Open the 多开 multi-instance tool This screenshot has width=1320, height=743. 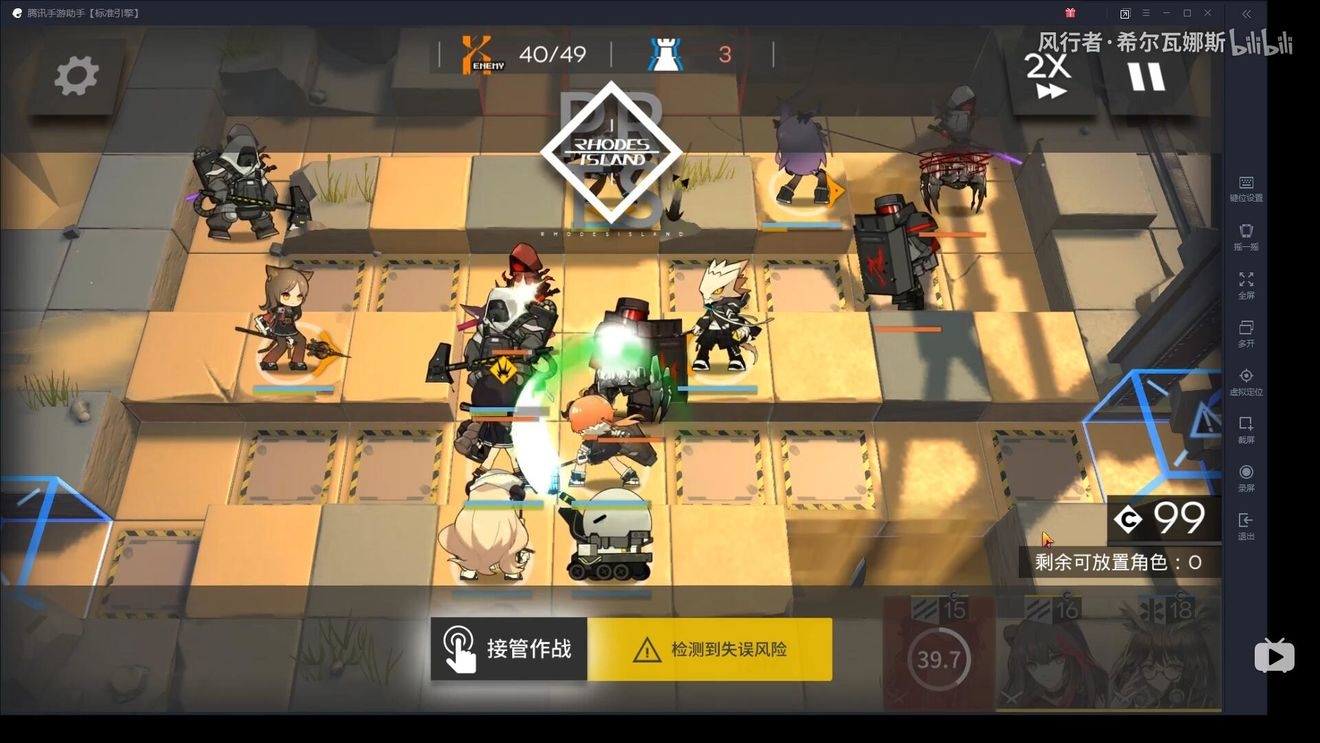(x=1246, y=333)
